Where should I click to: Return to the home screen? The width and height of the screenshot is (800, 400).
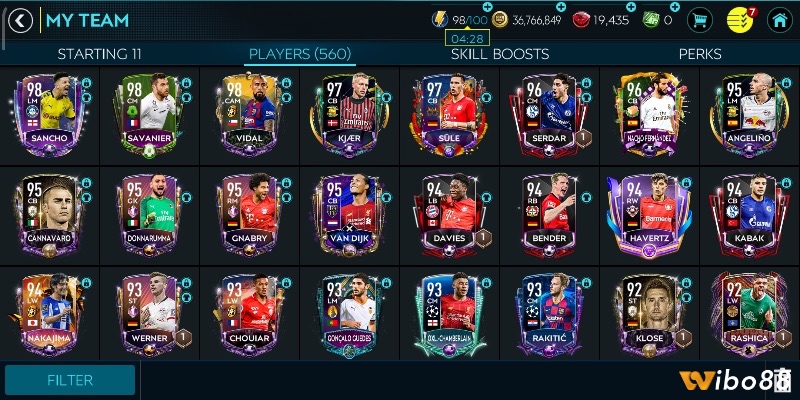[777, 20]
